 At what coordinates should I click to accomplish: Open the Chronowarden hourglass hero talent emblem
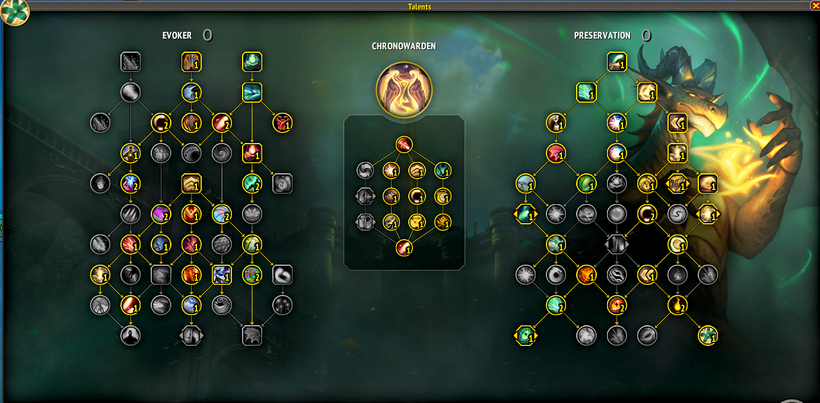[403, 86]
